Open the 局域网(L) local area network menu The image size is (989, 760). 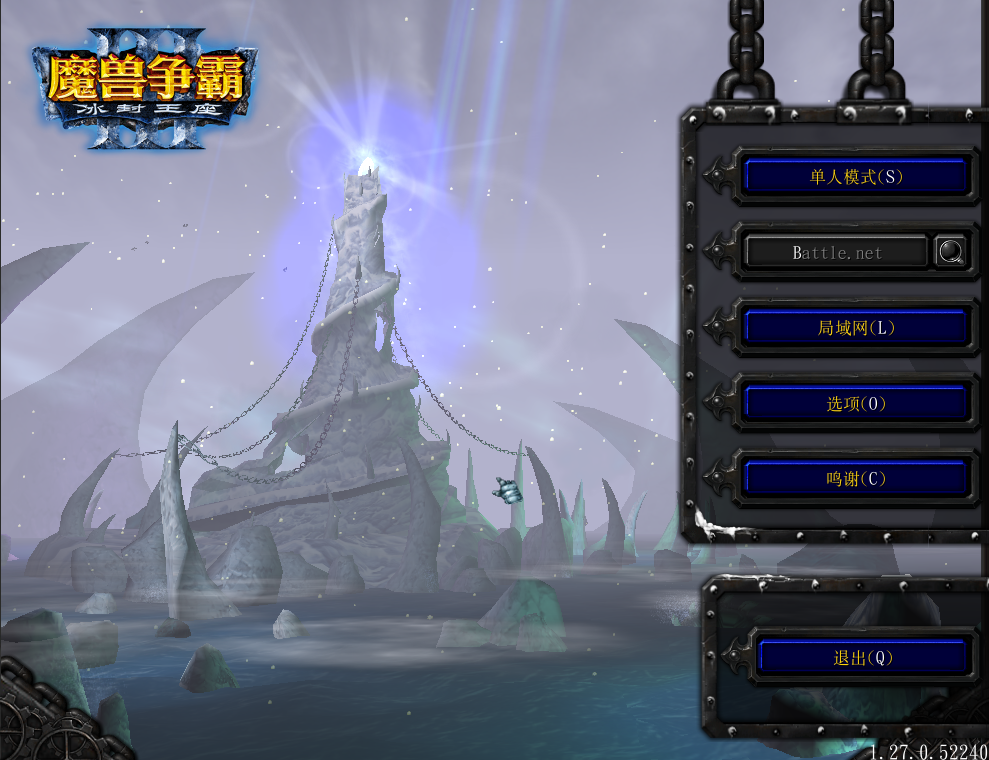(855, 327)
